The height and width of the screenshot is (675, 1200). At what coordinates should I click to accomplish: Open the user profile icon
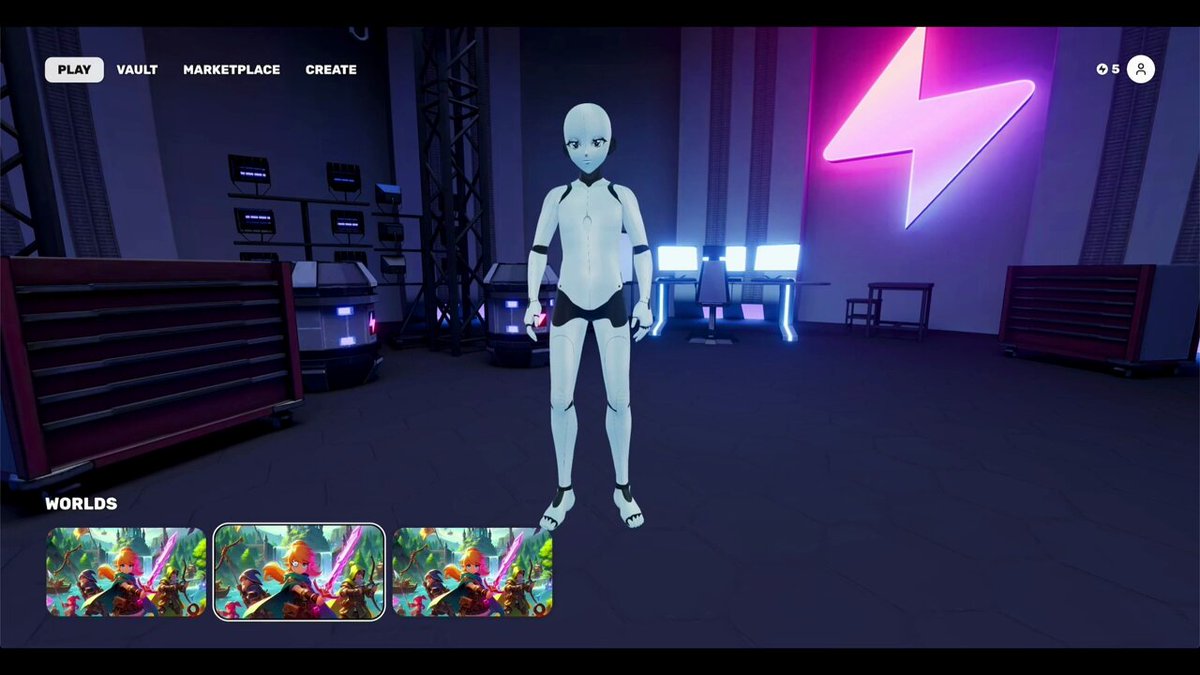1140,69
